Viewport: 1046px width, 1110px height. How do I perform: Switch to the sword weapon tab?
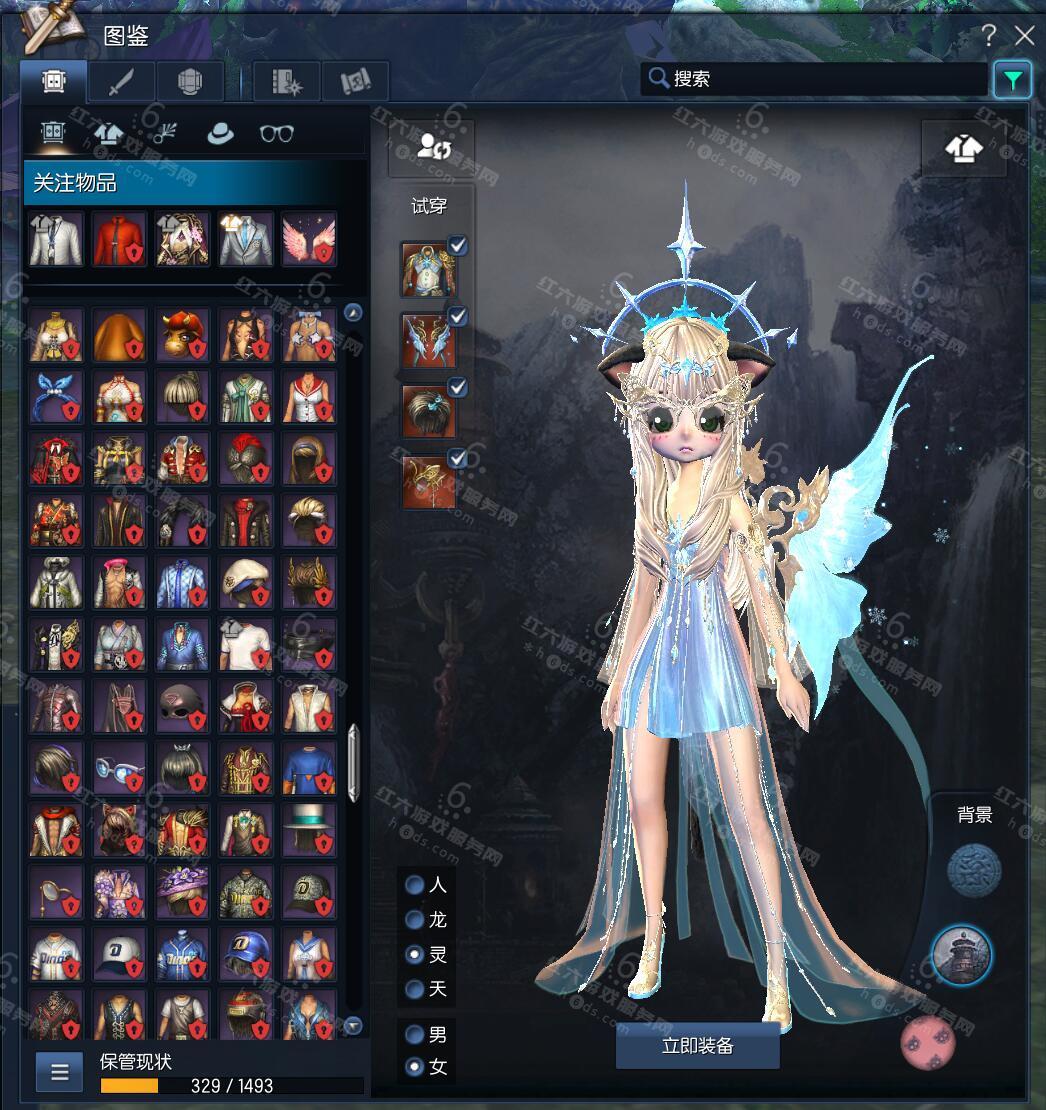click(x=121, y=81)
